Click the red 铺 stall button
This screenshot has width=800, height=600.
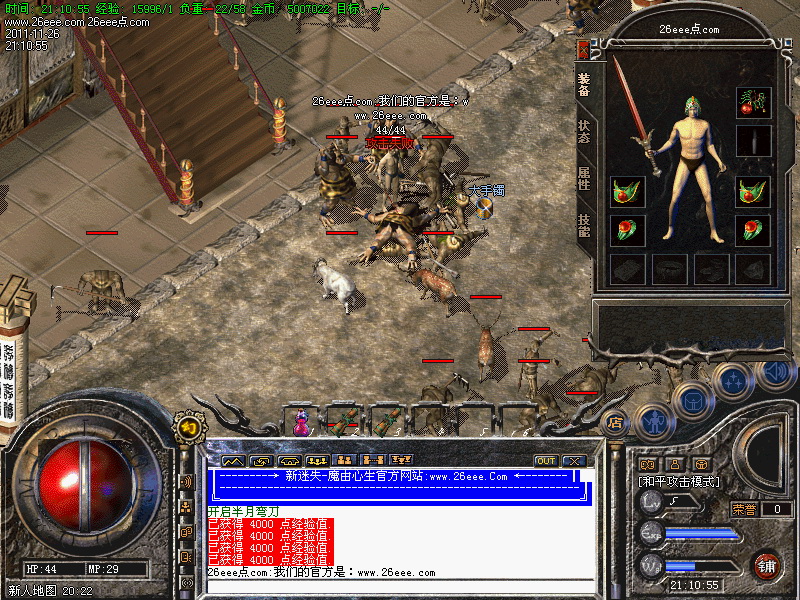[768, 565]
